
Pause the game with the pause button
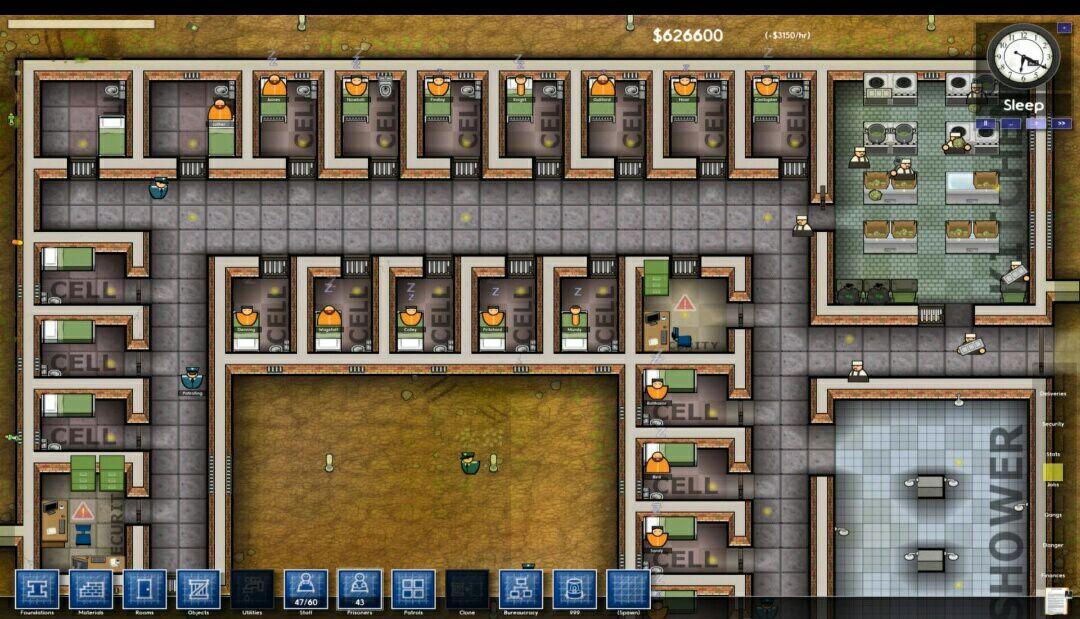pos(985,124)
